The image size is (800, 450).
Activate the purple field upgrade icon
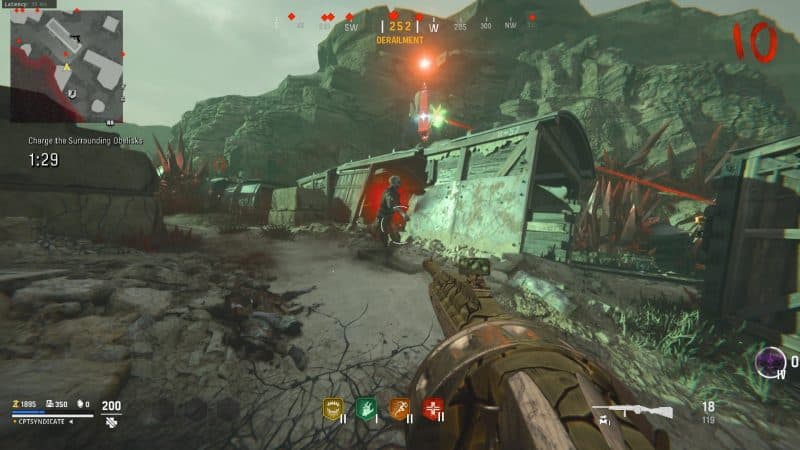coord(770,362)
